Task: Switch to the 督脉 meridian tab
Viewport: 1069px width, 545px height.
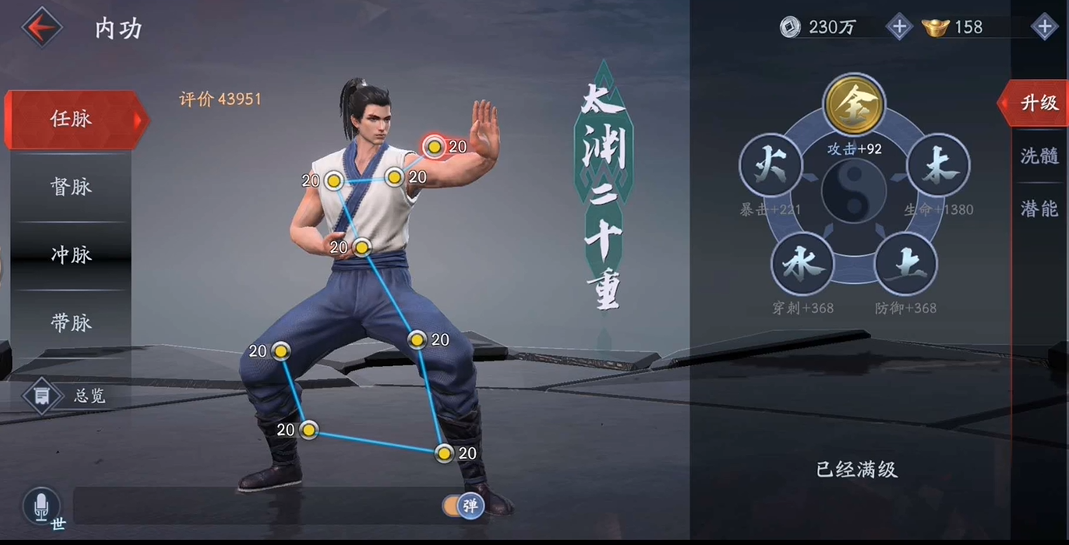Action: (71, 187)
